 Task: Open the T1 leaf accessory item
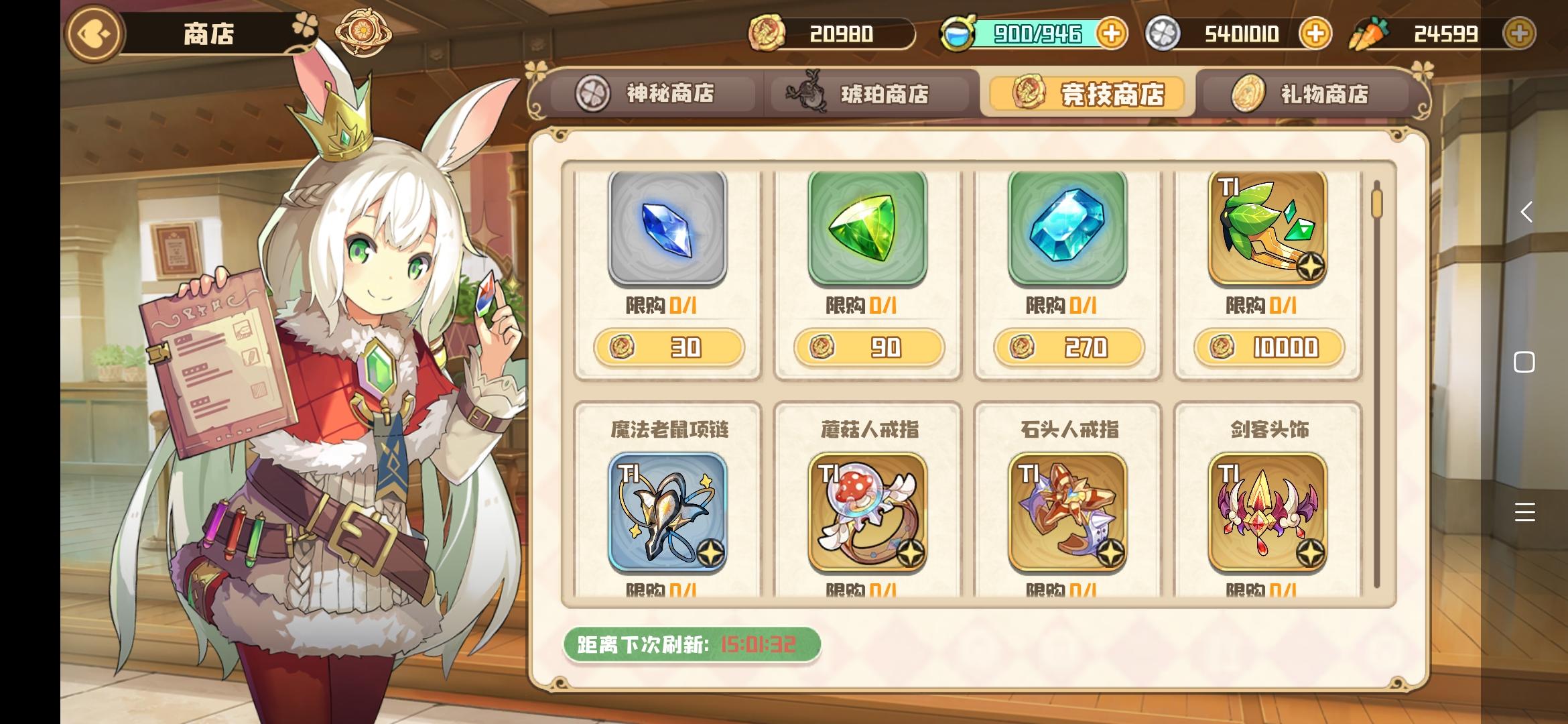click(x=1268, y=228)
